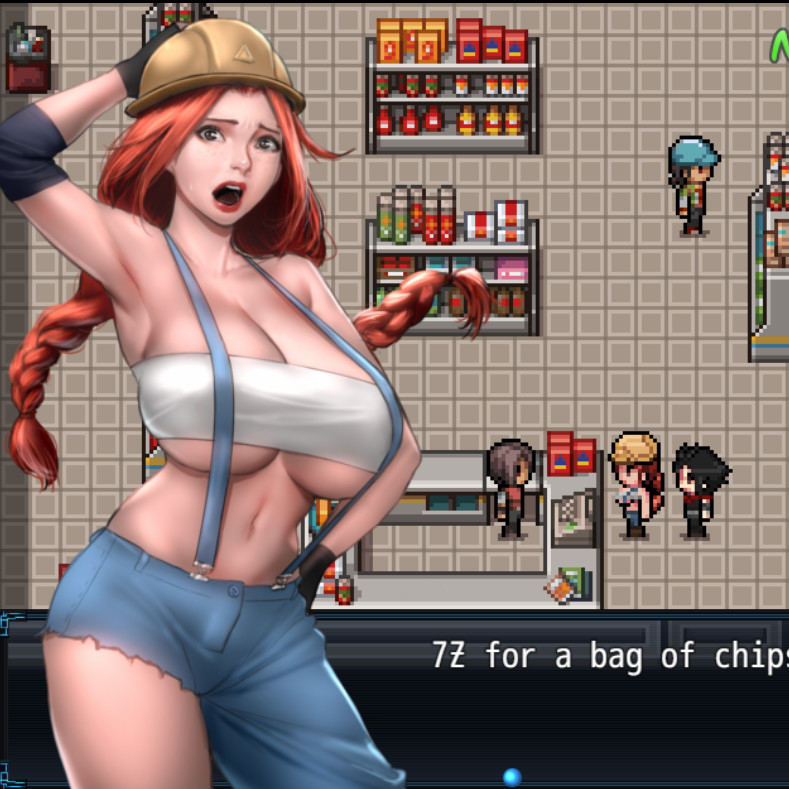Advance the dialogue via the blue orb indicator
Viewport: 789px width, 789px height.
tap(512, 776)
